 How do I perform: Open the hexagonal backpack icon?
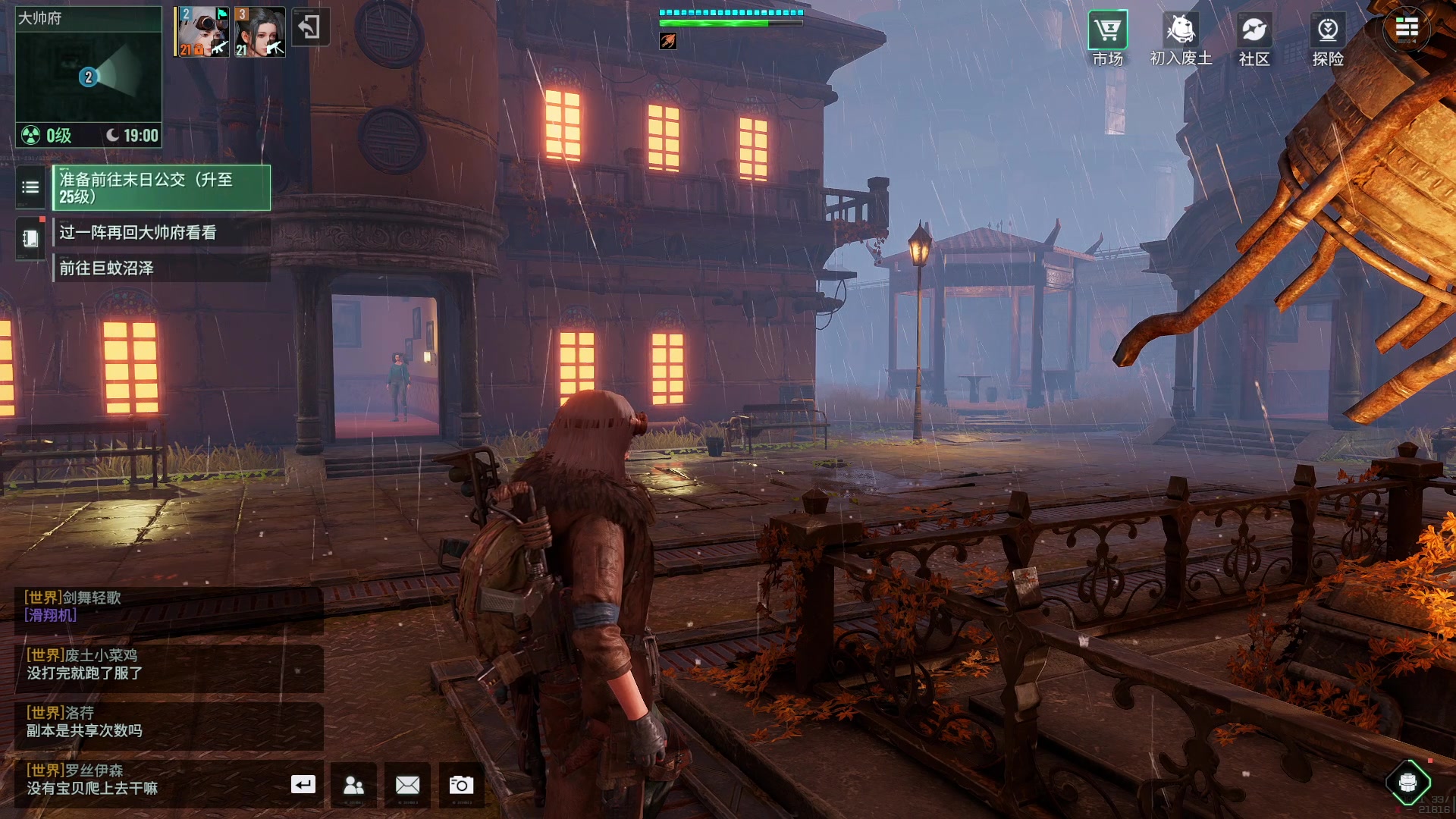pos(1407,782)
